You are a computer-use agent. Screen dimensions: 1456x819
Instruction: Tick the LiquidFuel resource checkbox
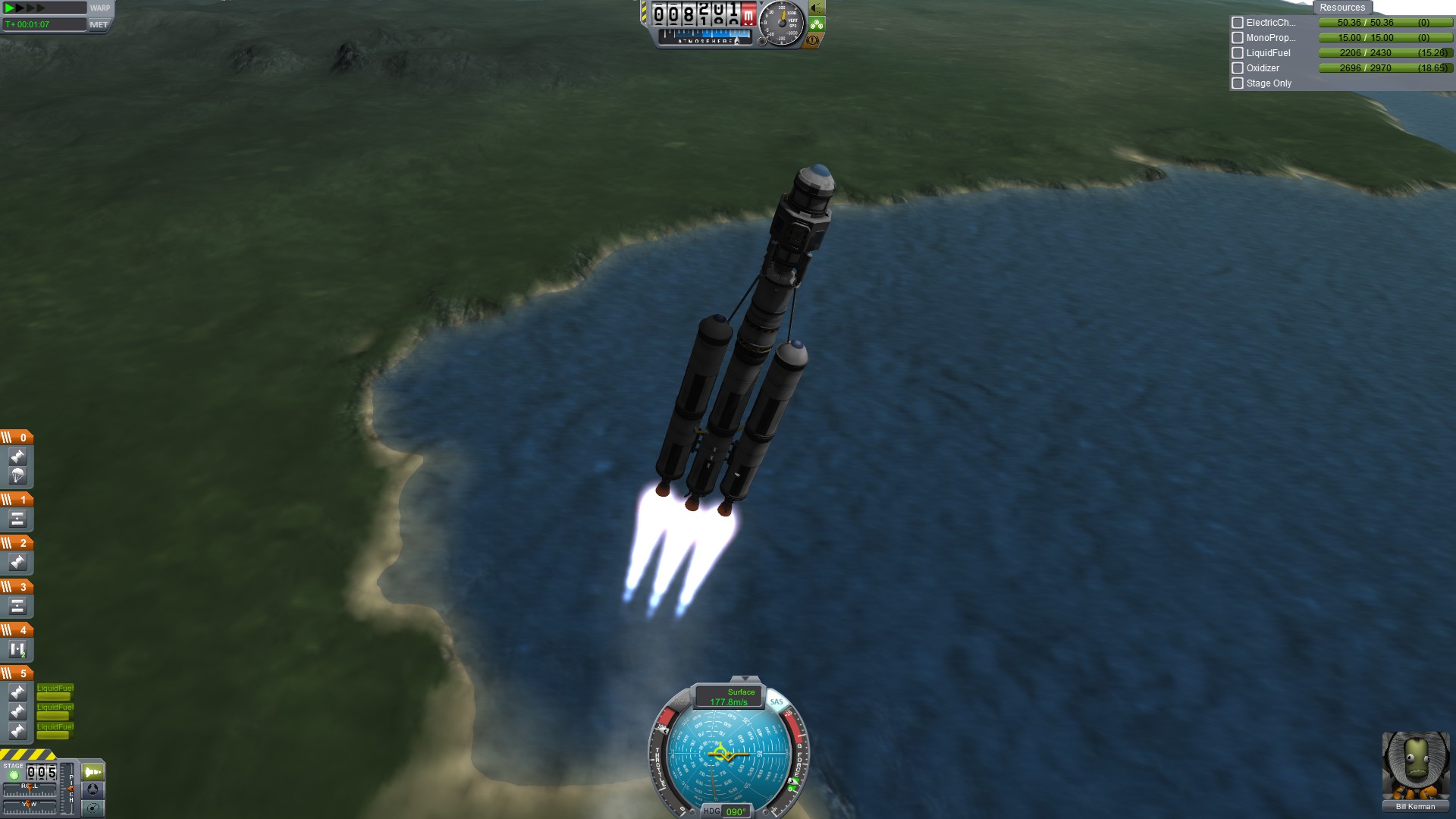(1238, 53)
